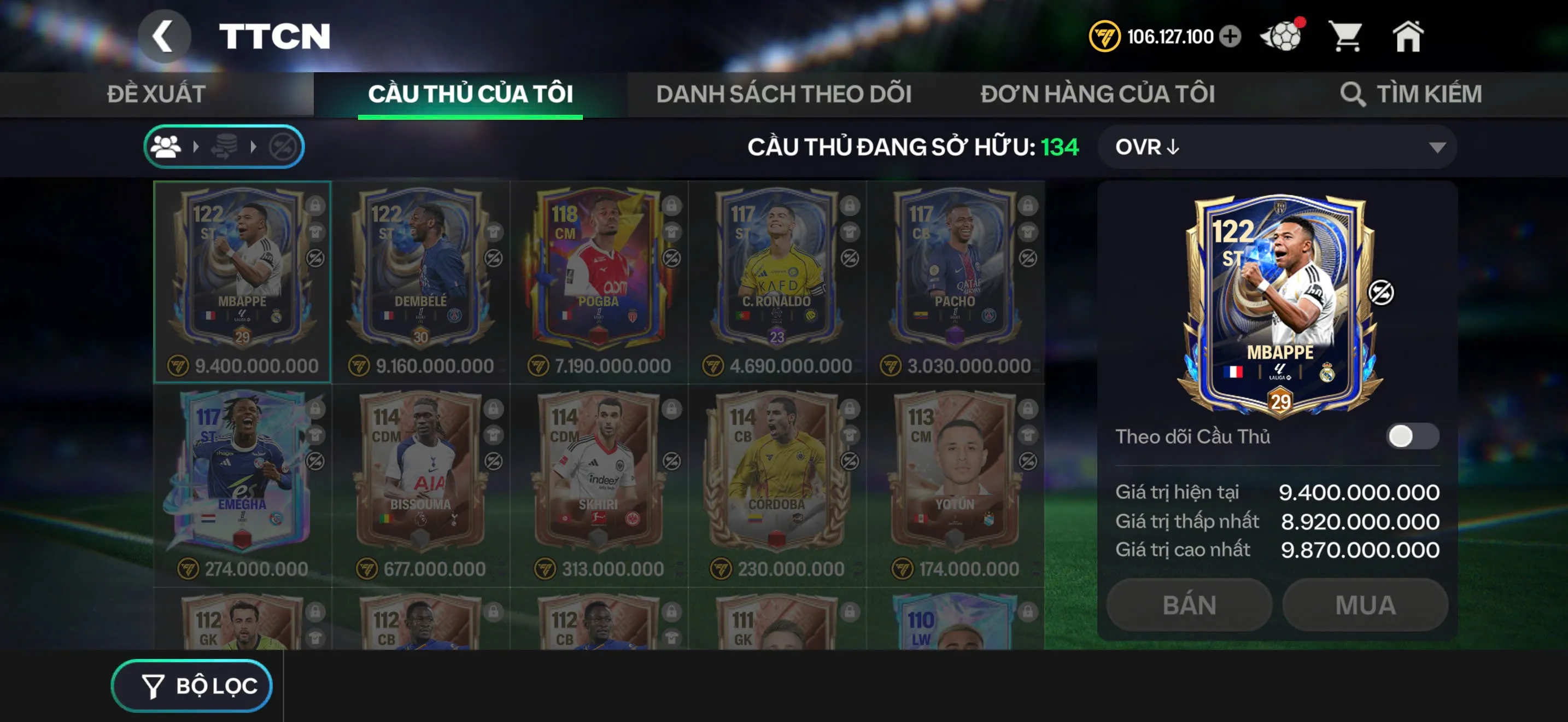Open the coin transfer filter icon
This screenshot has width=1568, height=722.
coord(225,146)
